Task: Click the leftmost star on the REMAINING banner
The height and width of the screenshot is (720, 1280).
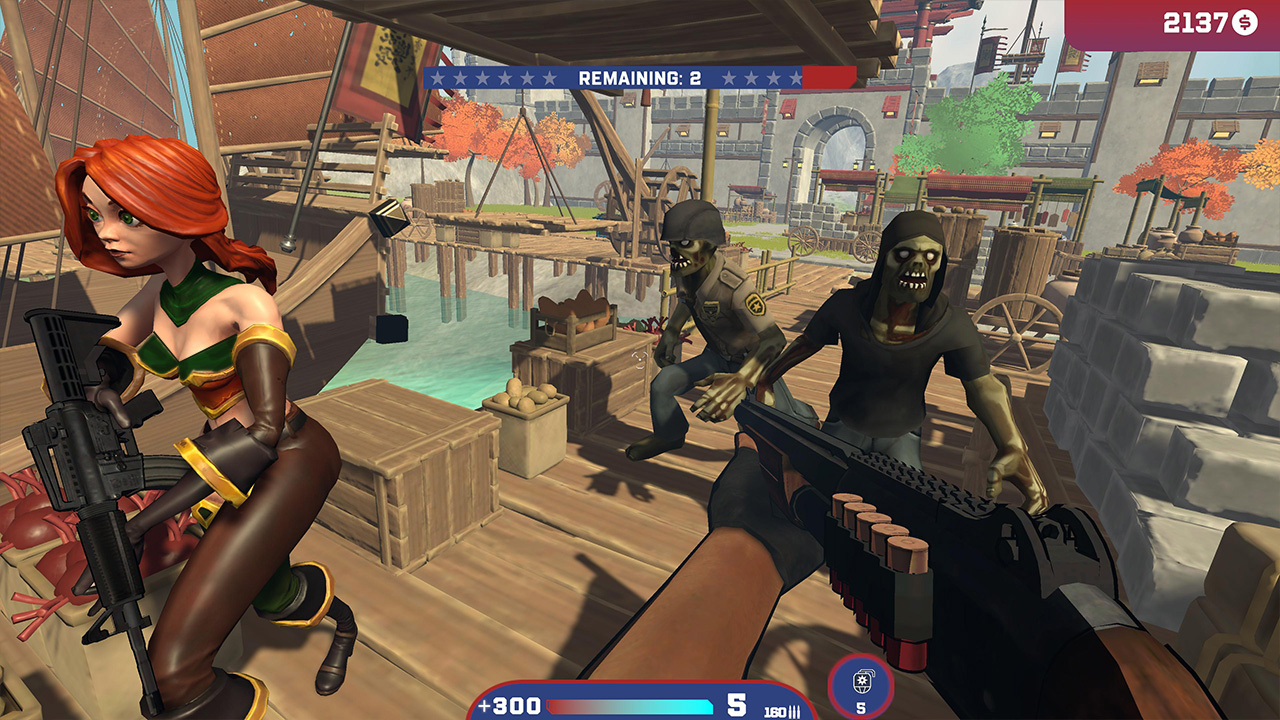Action: pos(439,76)
